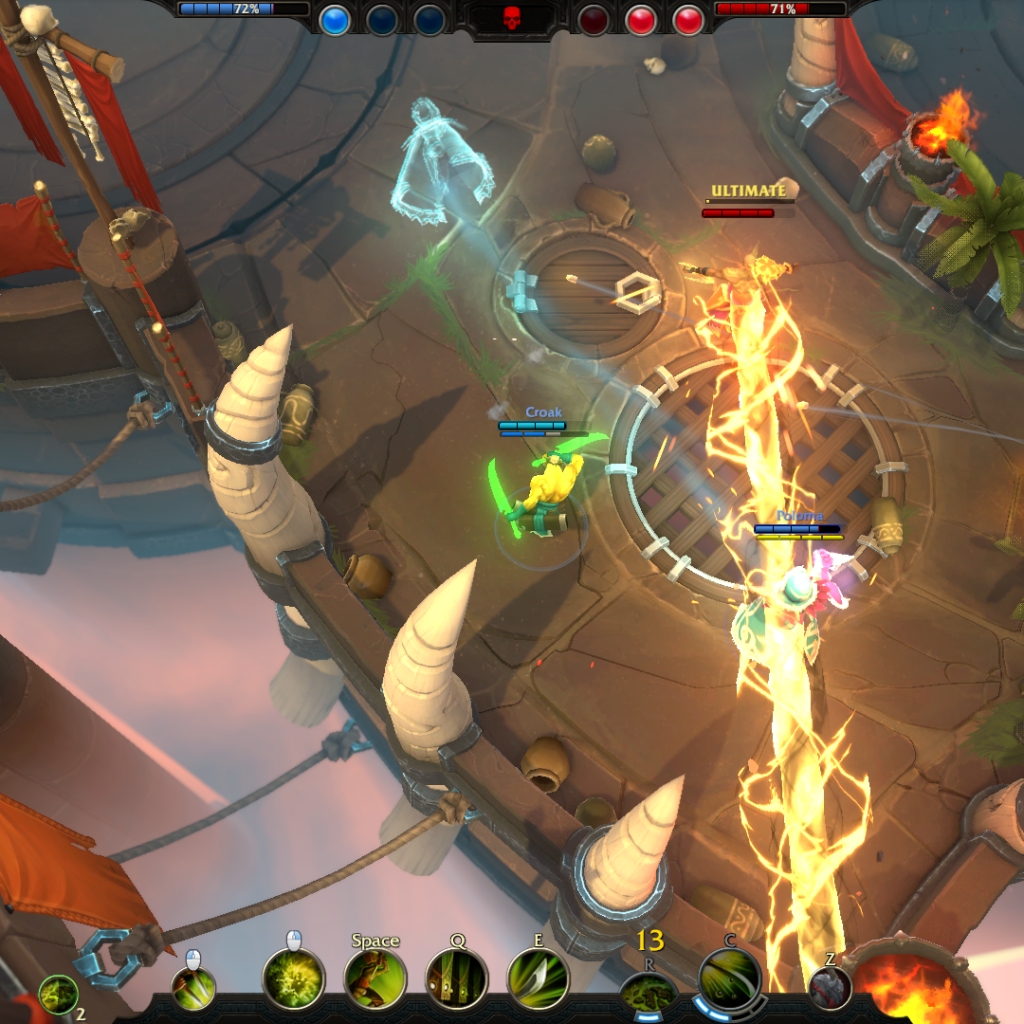Use the right-mouse toxin burst ability
Viewport: 1024px width, 1024px height.
(x=293, y=979)
